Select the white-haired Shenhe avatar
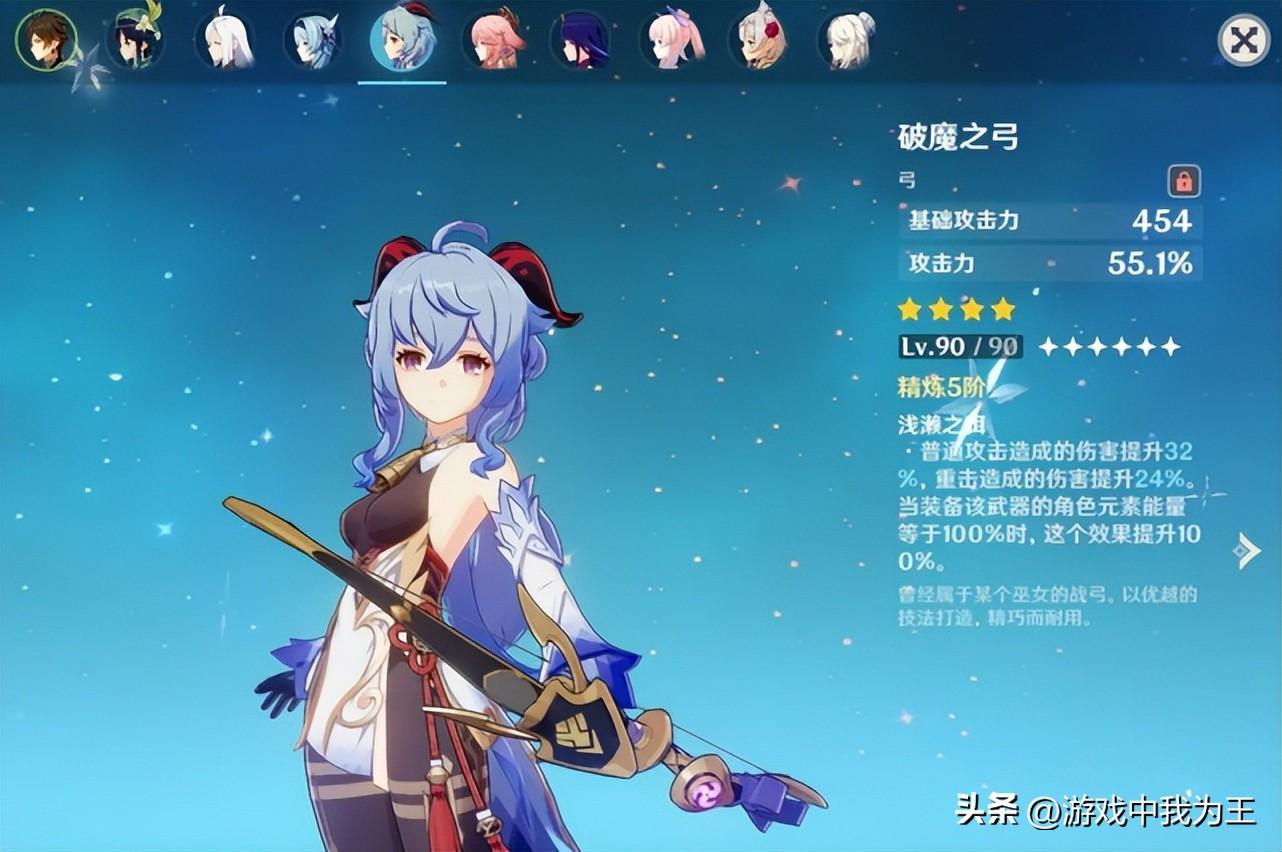The height and width of the screenshot is (852, 1282). [222, 40]
